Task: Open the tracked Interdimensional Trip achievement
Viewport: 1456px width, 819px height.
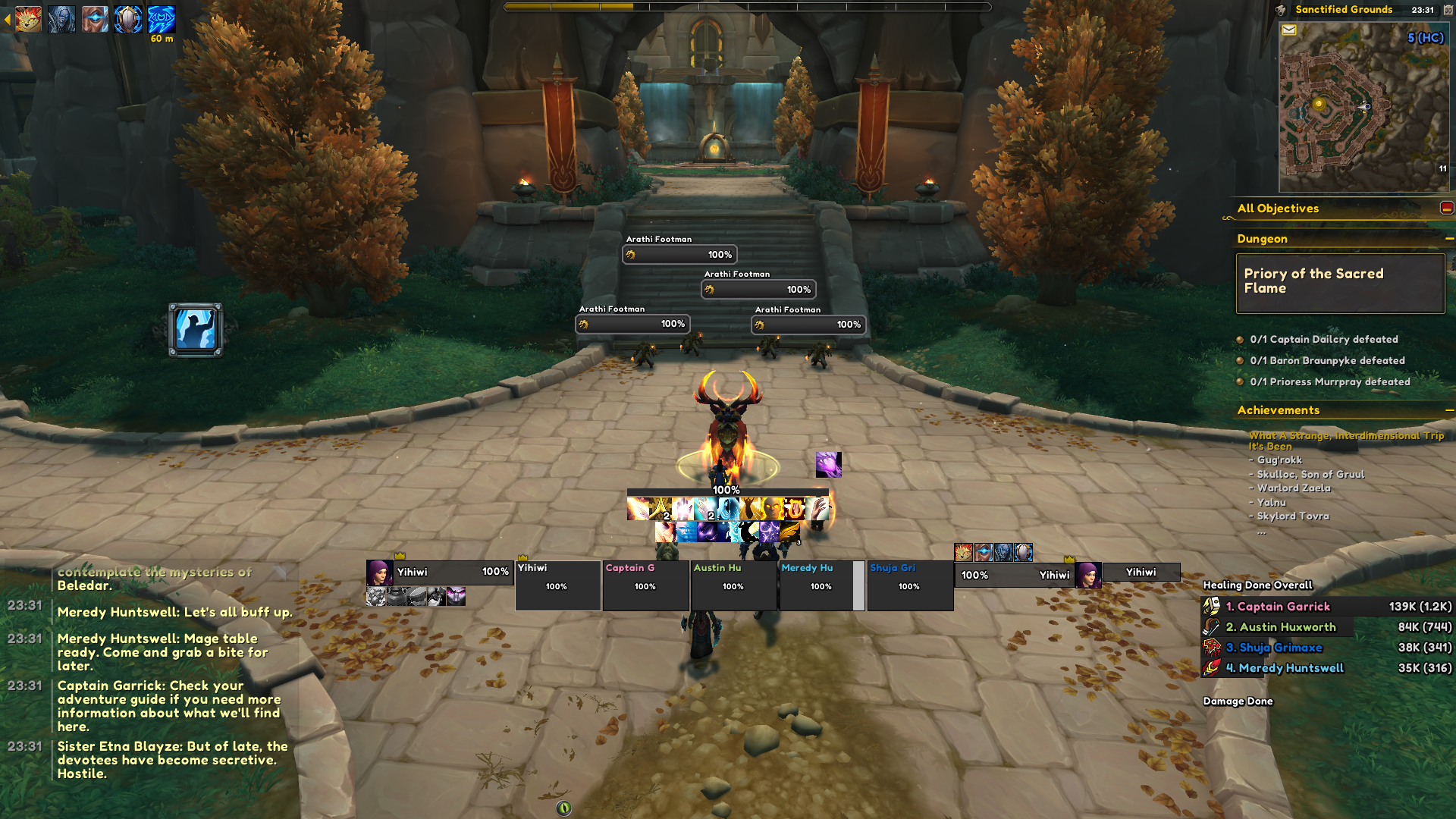Action: [1346, 441]
